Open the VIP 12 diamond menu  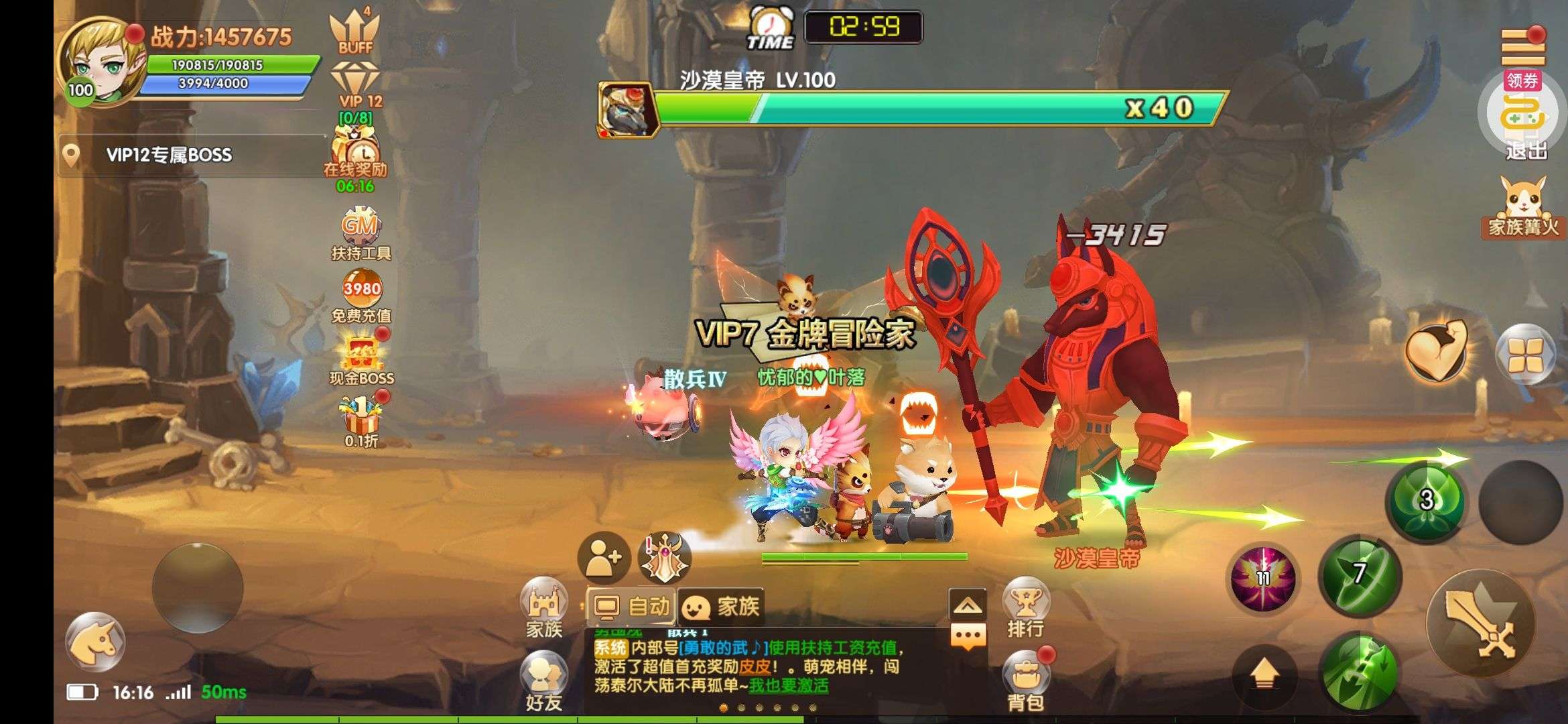pyautogui.click(x=356, y=85)
